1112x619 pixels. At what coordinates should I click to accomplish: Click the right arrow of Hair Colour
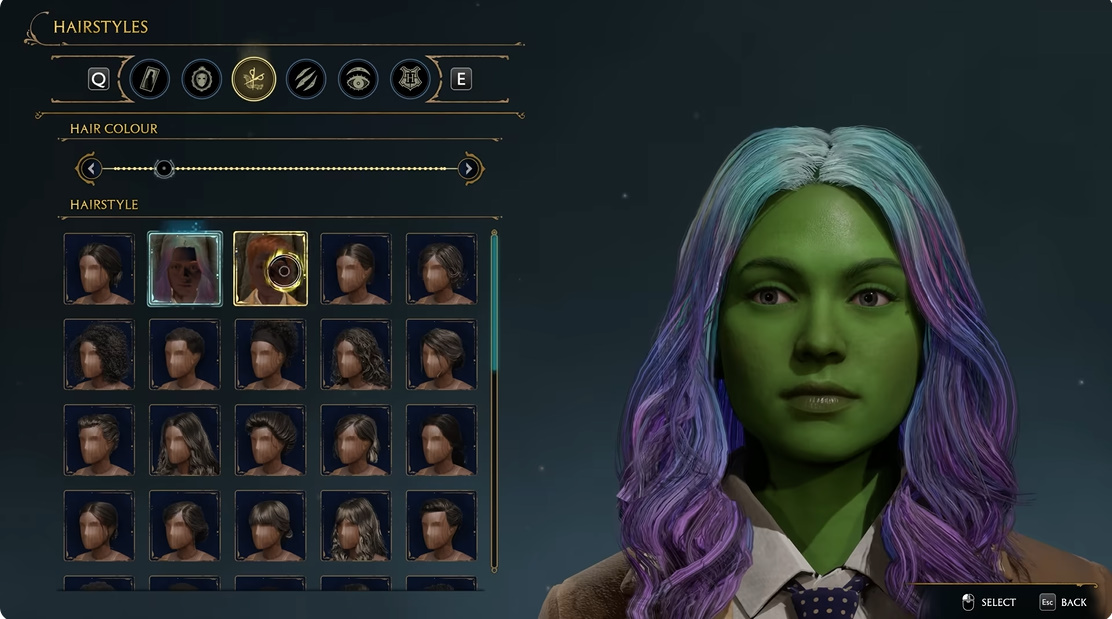(x=469, y=168)
